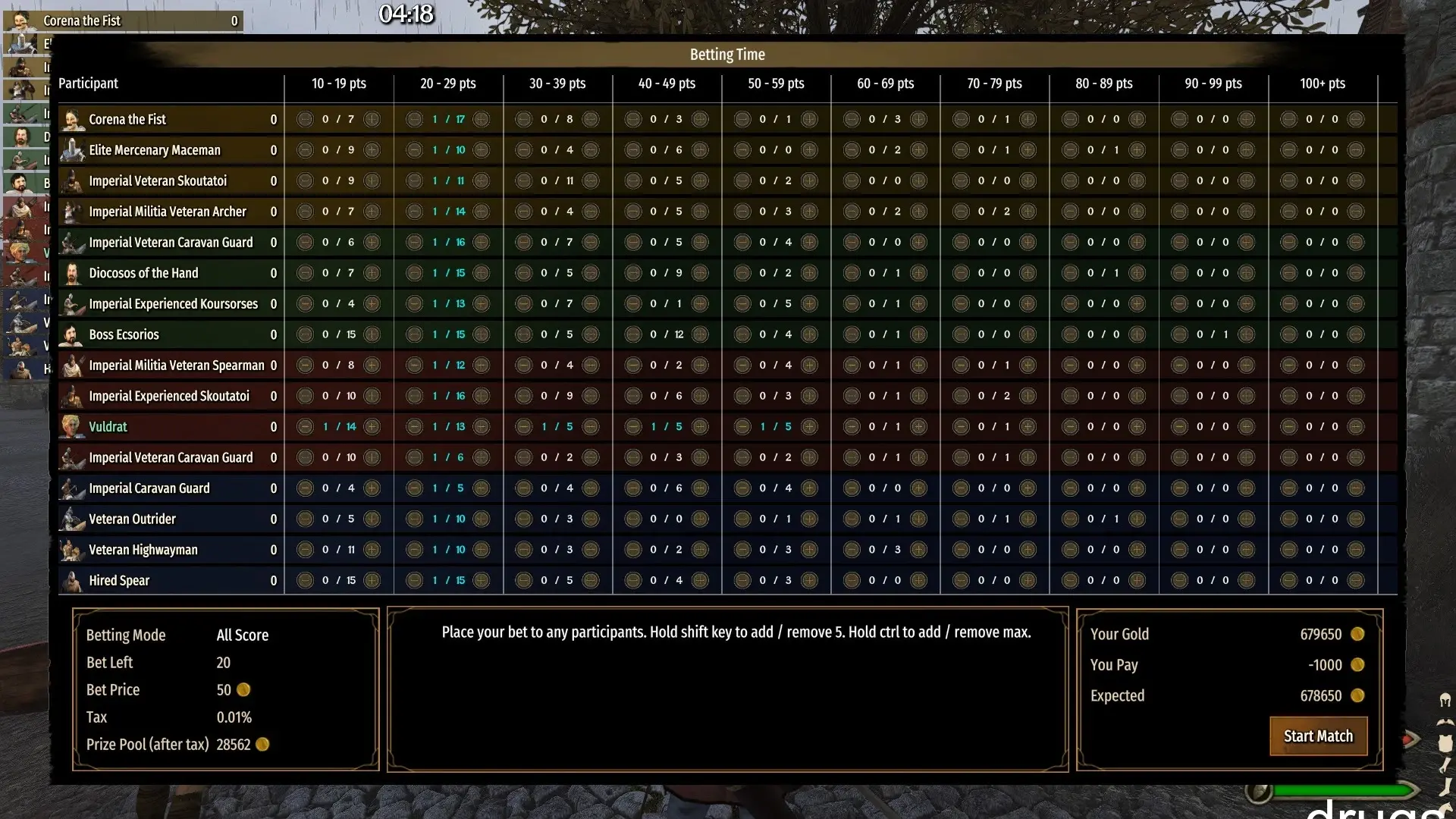The image size is (1456, 819).
Task: Start the match
Action: coord(1318,736)
